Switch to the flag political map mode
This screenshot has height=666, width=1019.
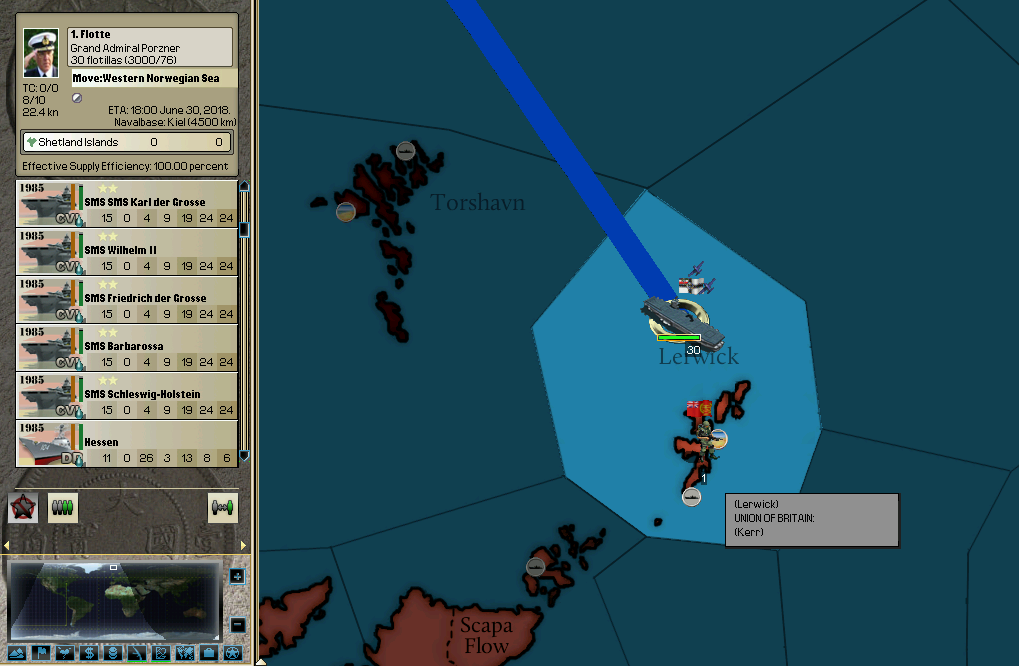point(43,653)
